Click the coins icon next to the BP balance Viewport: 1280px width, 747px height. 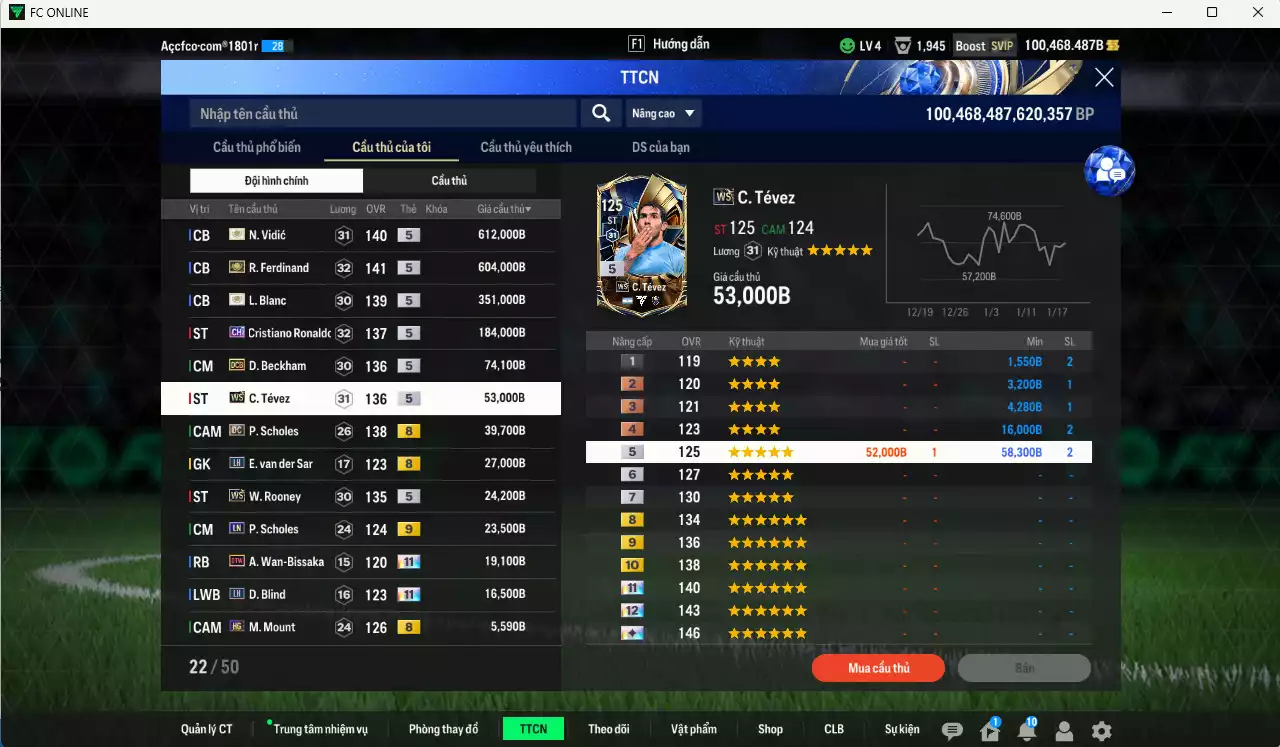tap(1113, 44)
